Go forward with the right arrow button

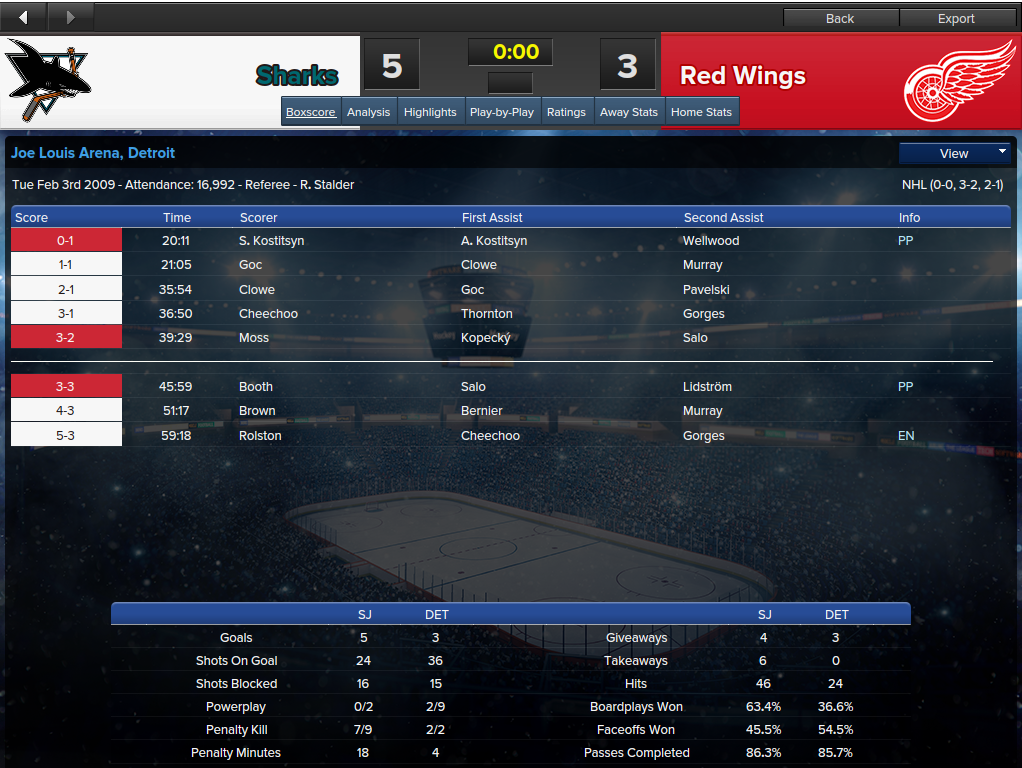pyautogui.click(x=70, y=18)
